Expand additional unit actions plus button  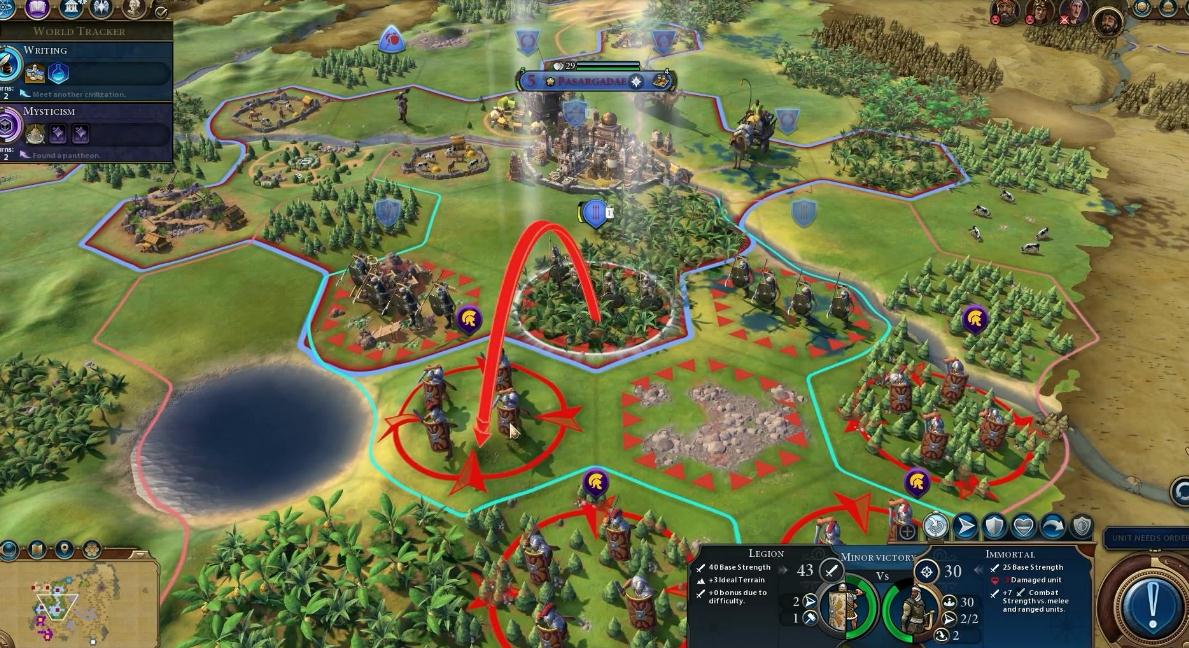click(x=907, y=533)
